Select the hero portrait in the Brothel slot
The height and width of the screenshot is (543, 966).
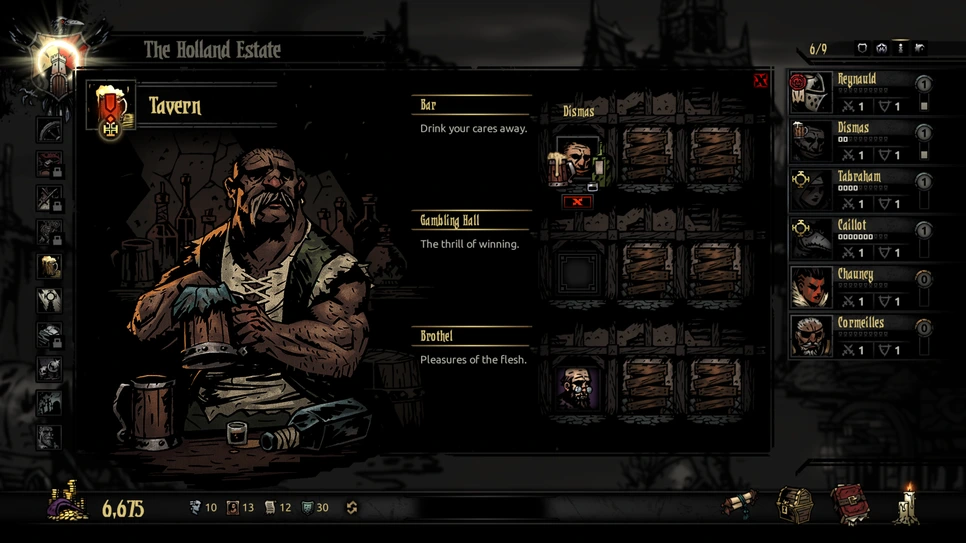coord(577,386)
